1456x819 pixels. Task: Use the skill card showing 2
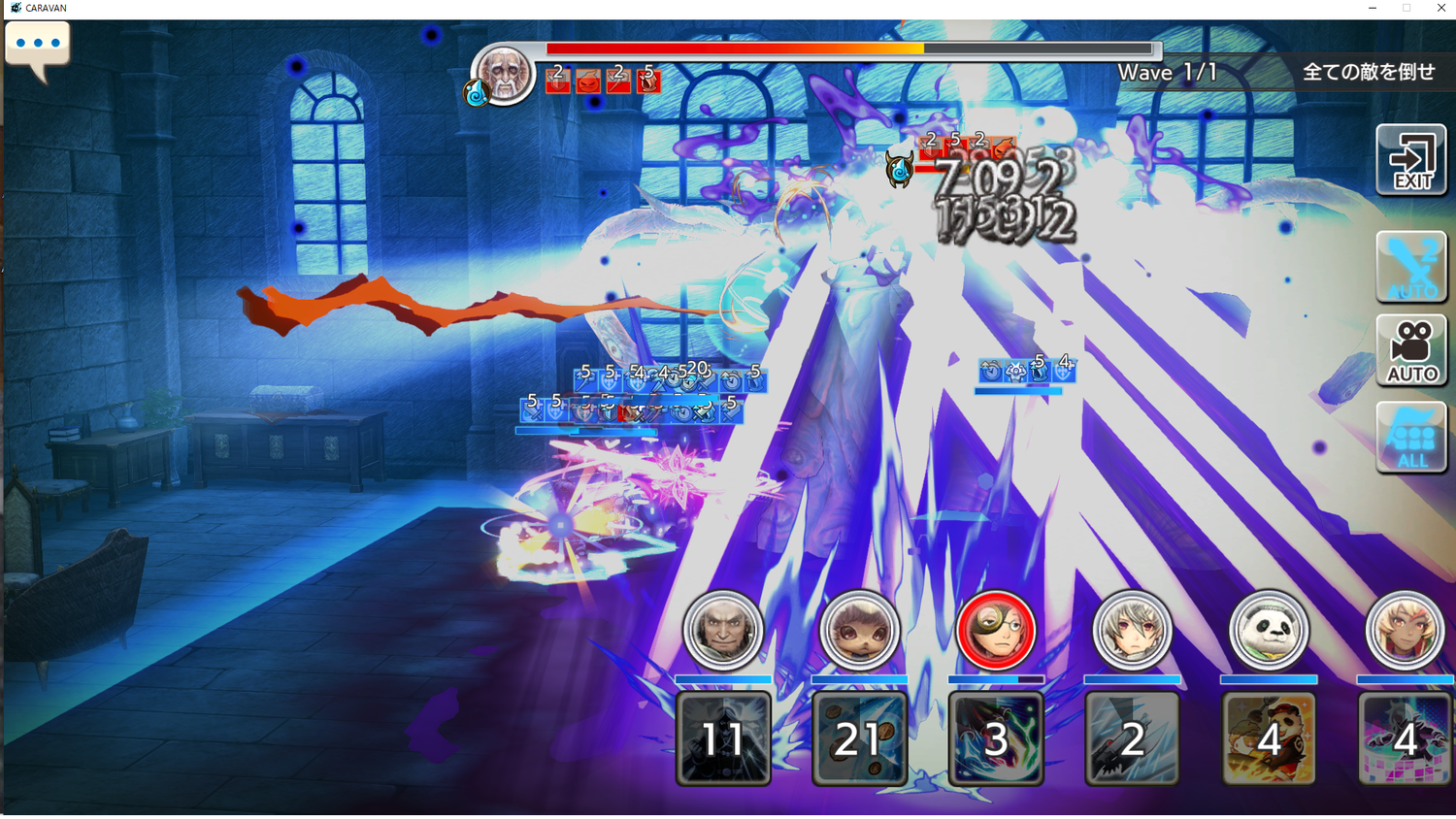tap(1132, 737)
